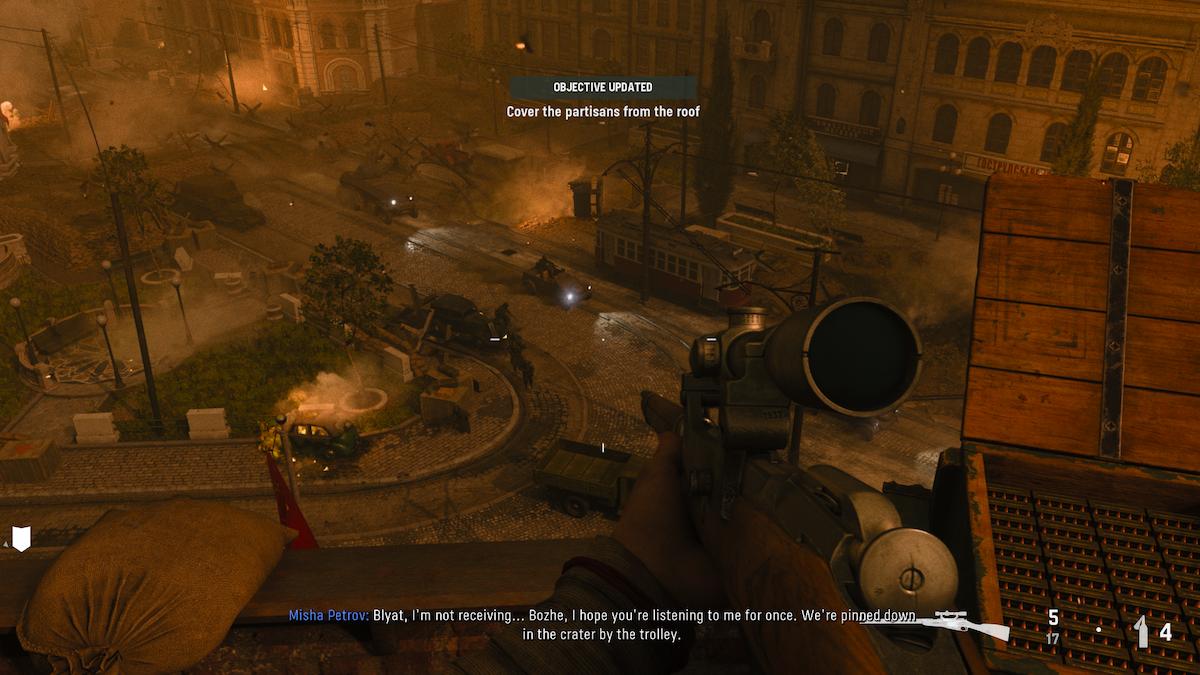Select the throwable equipment icon
The height and width of the screenshot is (675, 1200).
1141,631
